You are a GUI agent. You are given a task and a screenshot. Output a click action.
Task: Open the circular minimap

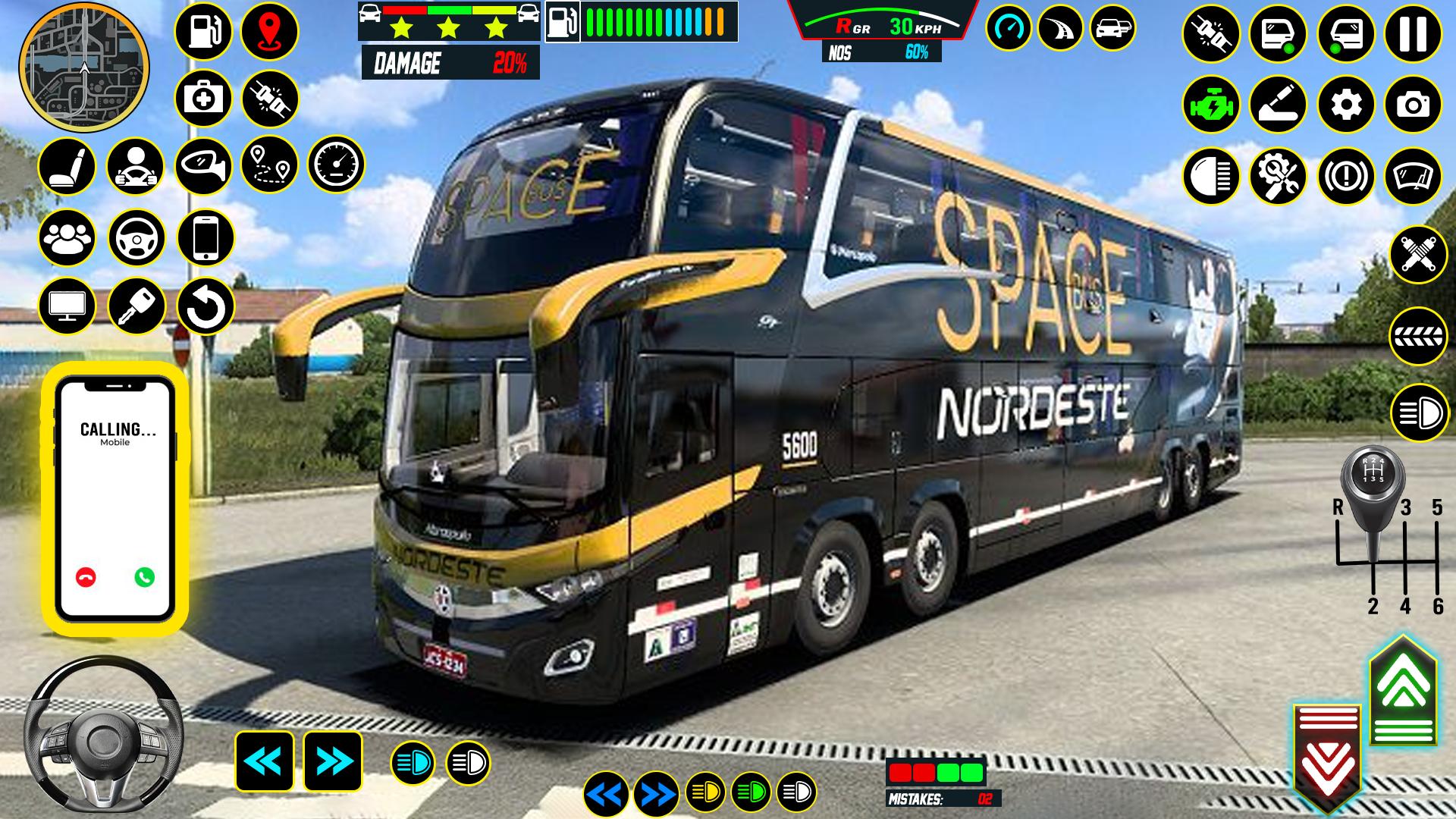pyautogui.click(x=84, y=67)
